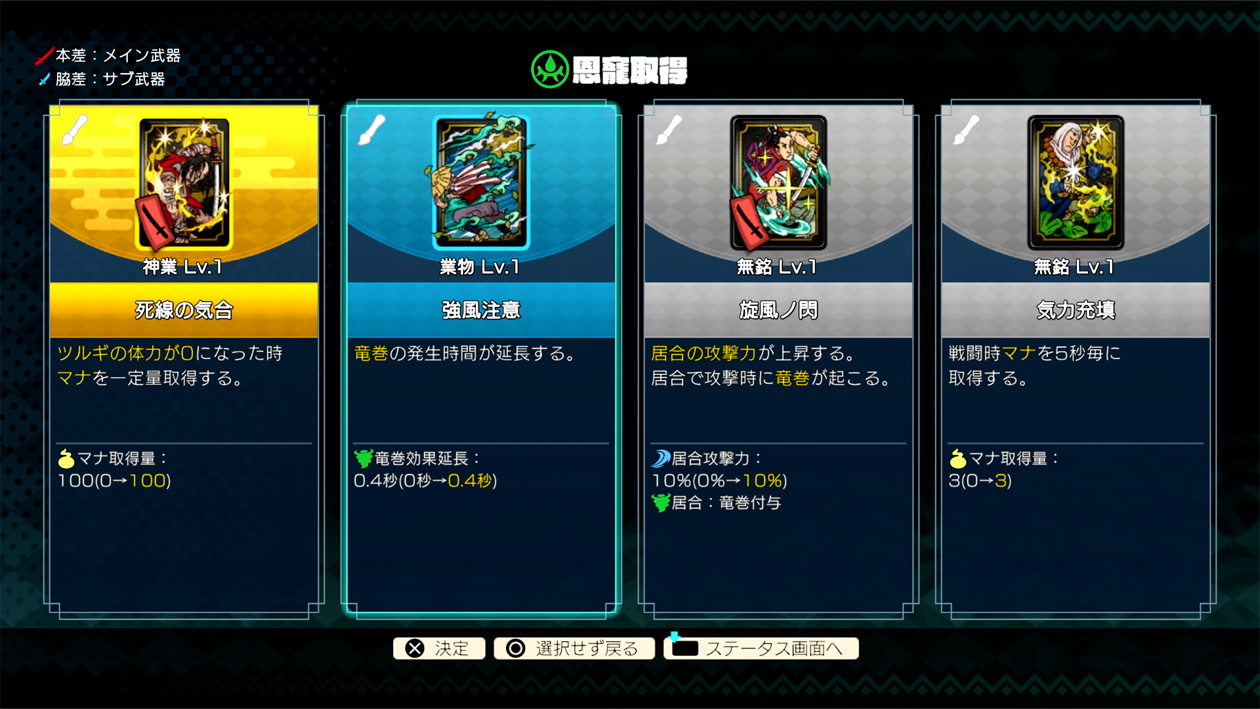Open the ステータス画面へ status screen

[x=761, y=649]
